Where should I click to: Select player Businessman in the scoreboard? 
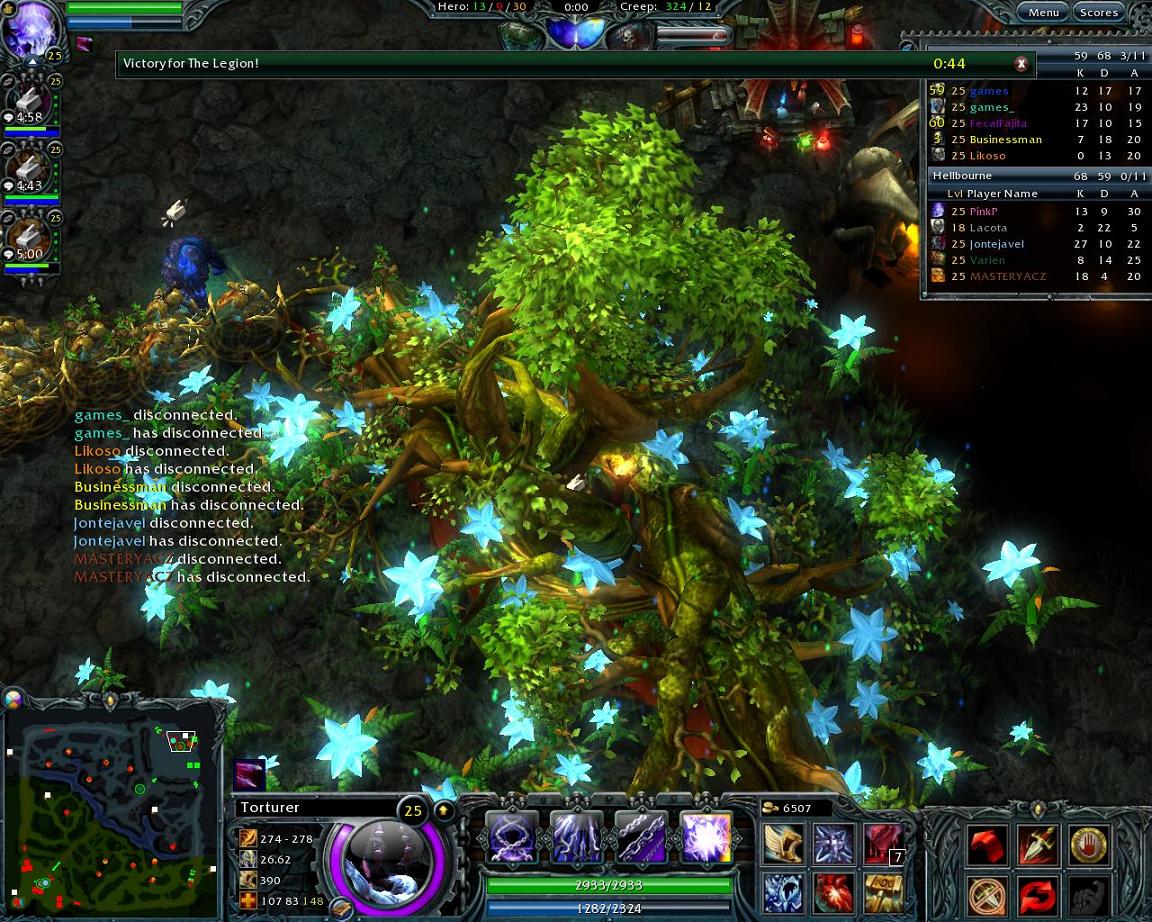click(x=1005, y=139)
